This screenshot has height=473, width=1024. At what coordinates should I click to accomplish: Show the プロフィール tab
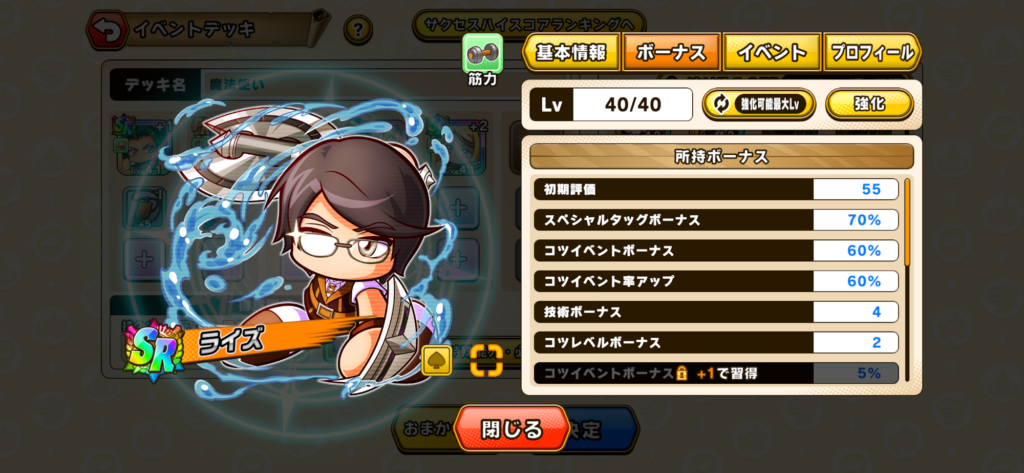pyautogui.click(x=870, y=53)
